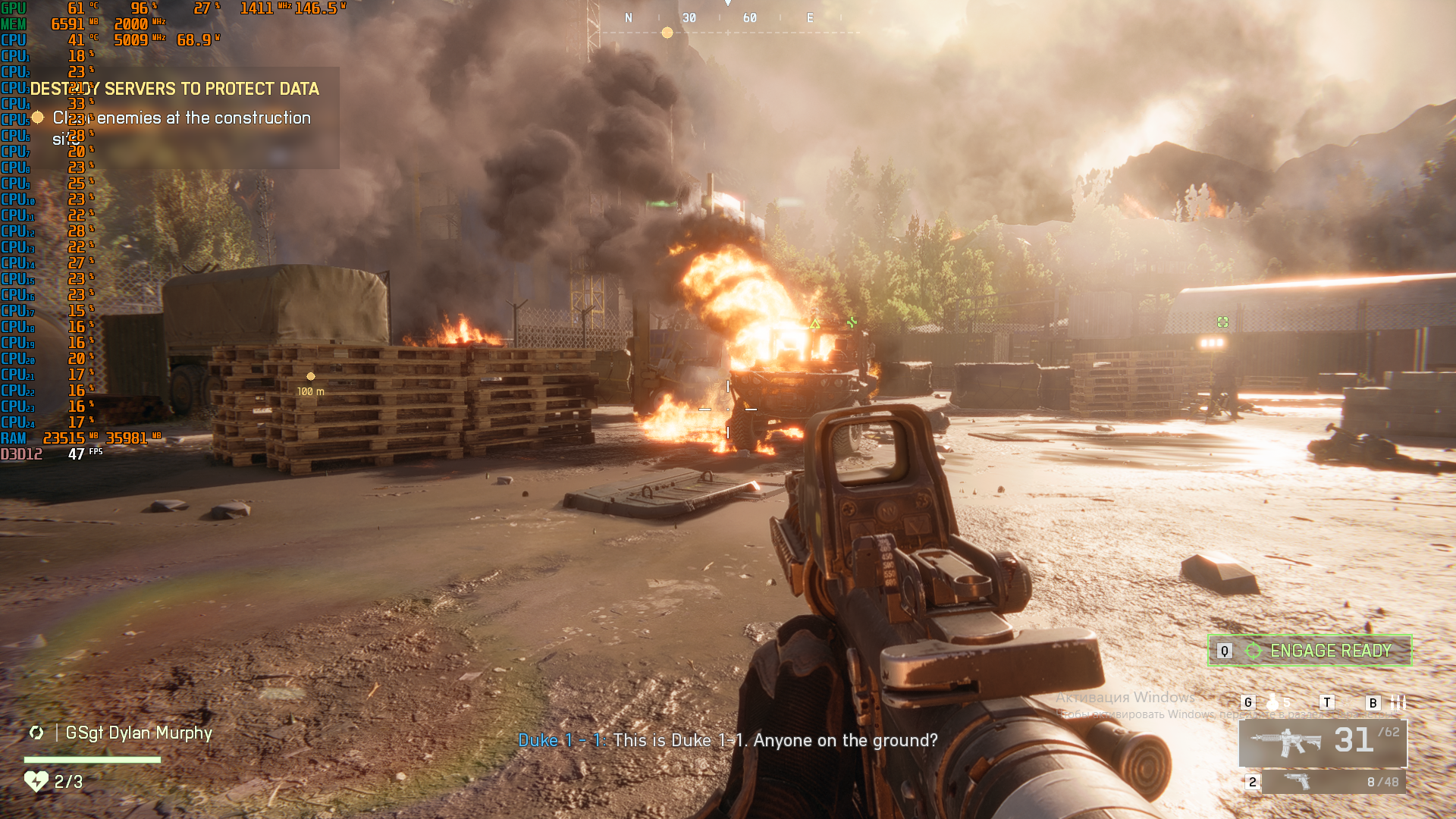Screen dimensions: 1456x819
Task: Select the frag grenade icon
Action: click(x=1273, y=702)
